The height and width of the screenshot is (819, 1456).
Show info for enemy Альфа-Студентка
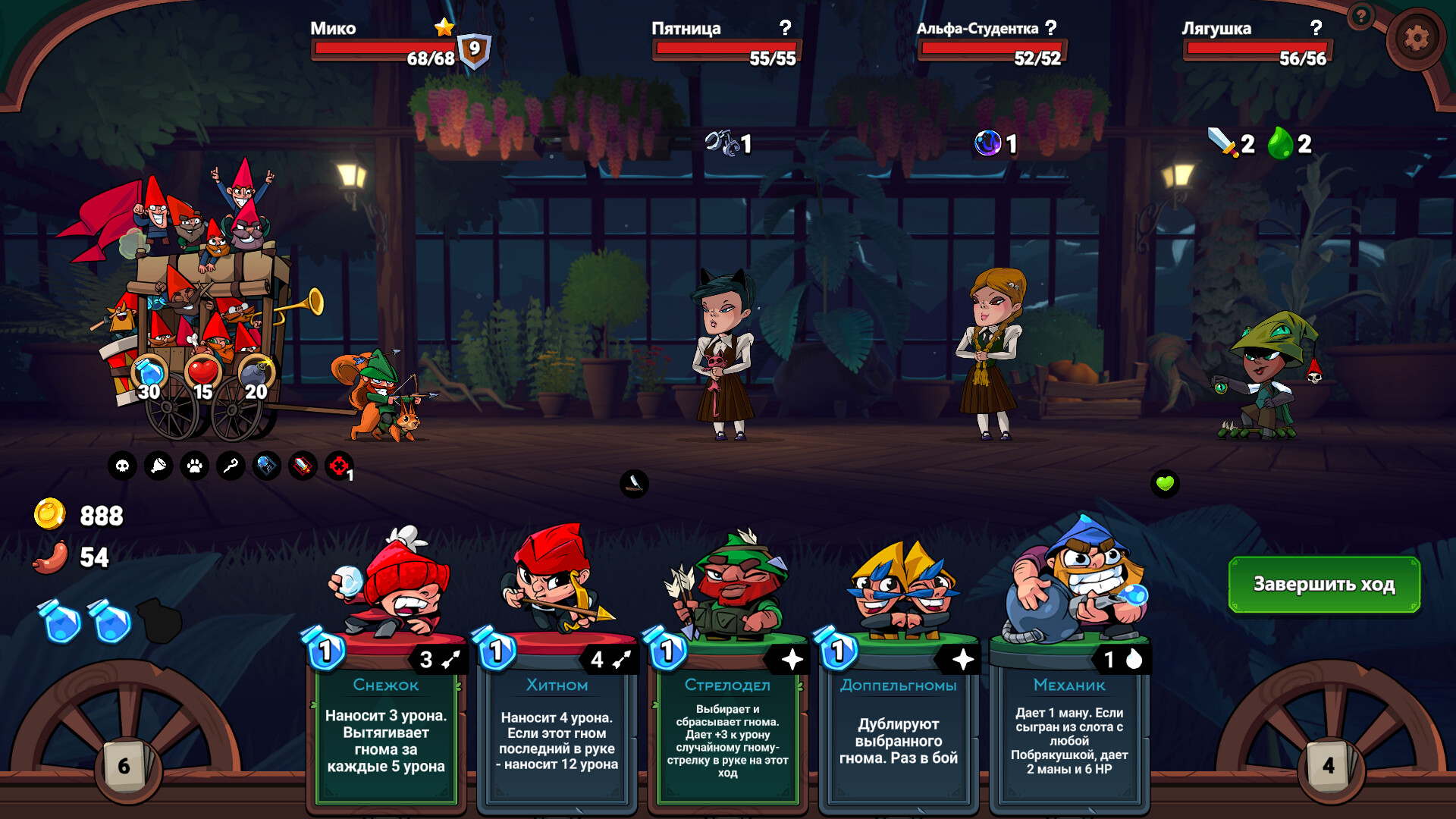(x=1050, y=28)
